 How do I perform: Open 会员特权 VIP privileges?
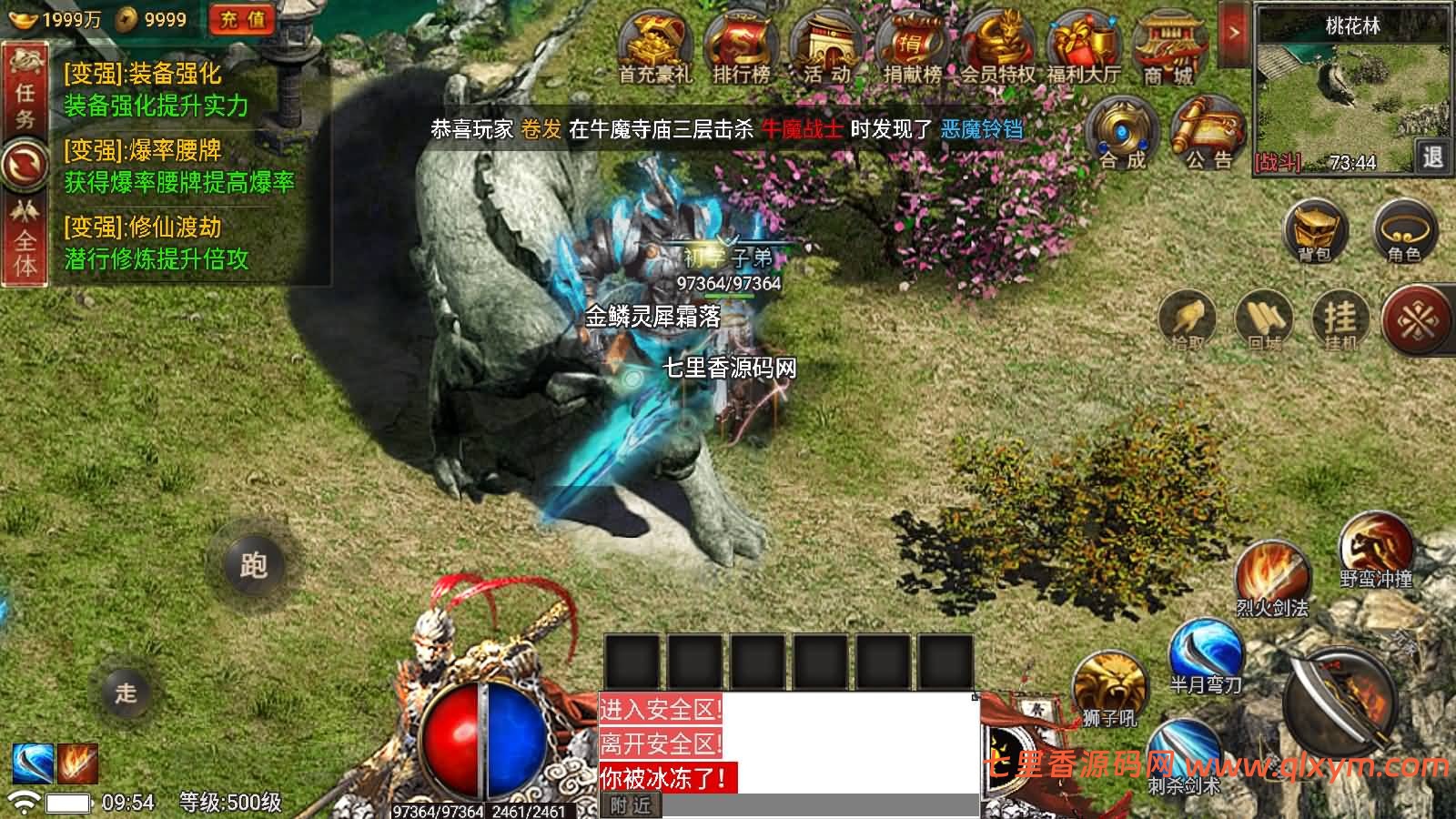(998, 48)
